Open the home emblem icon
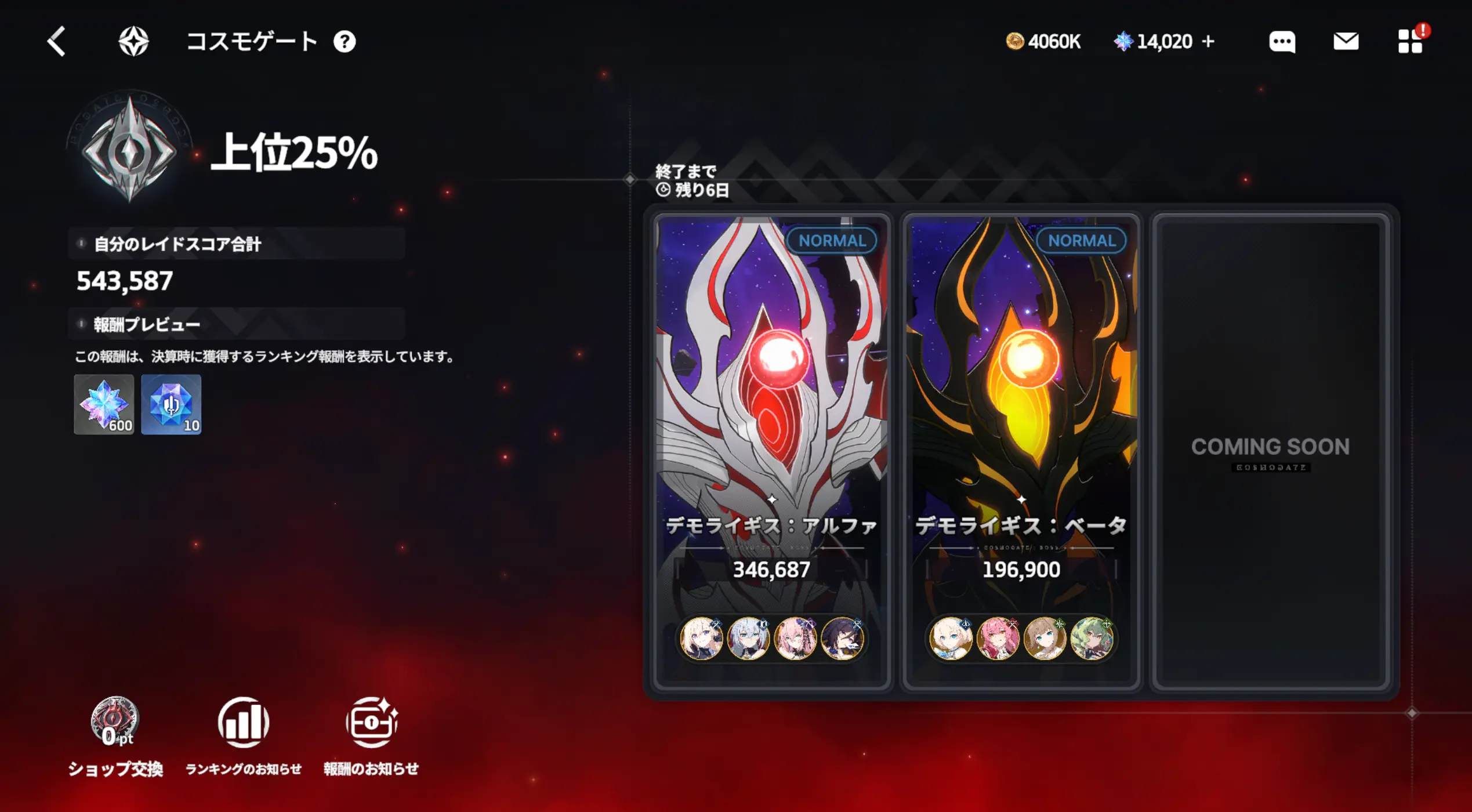Screen dimensions: 1472x812 133,42
